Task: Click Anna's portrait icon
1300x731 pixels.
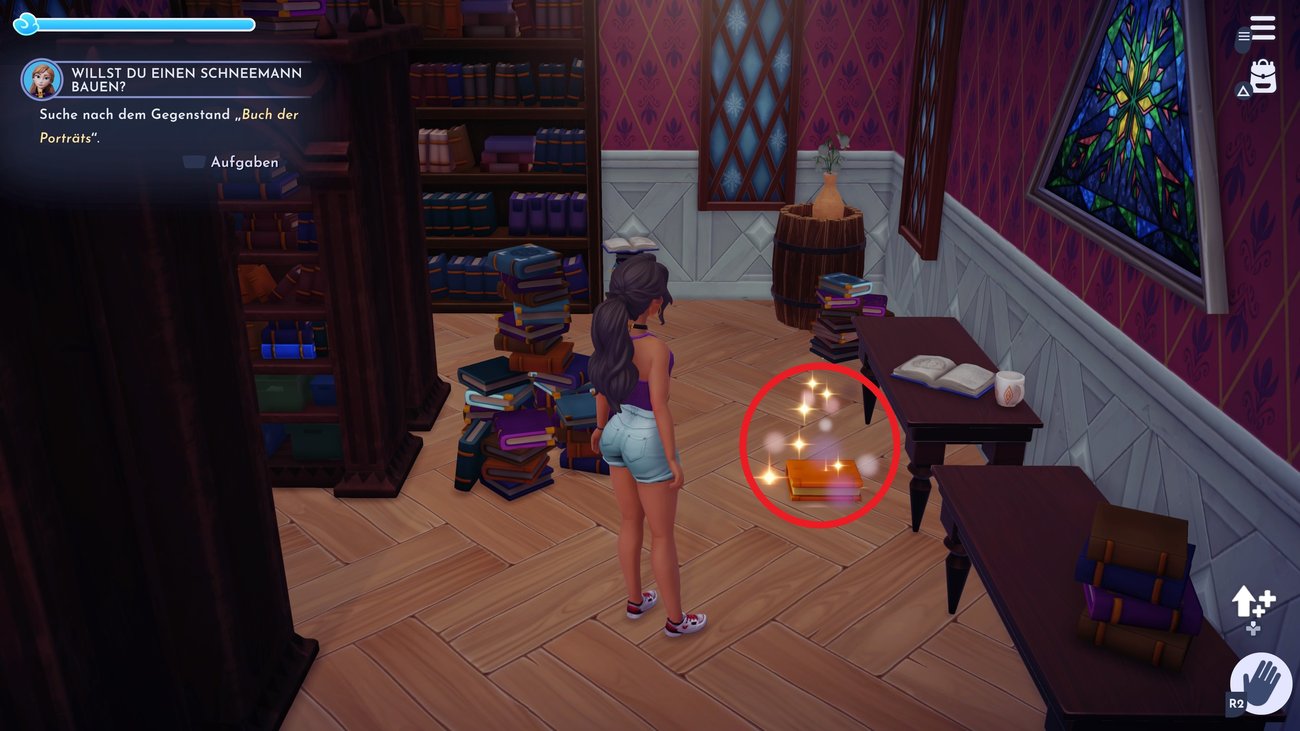Action: pyautogui.click(x=42, y=80)
